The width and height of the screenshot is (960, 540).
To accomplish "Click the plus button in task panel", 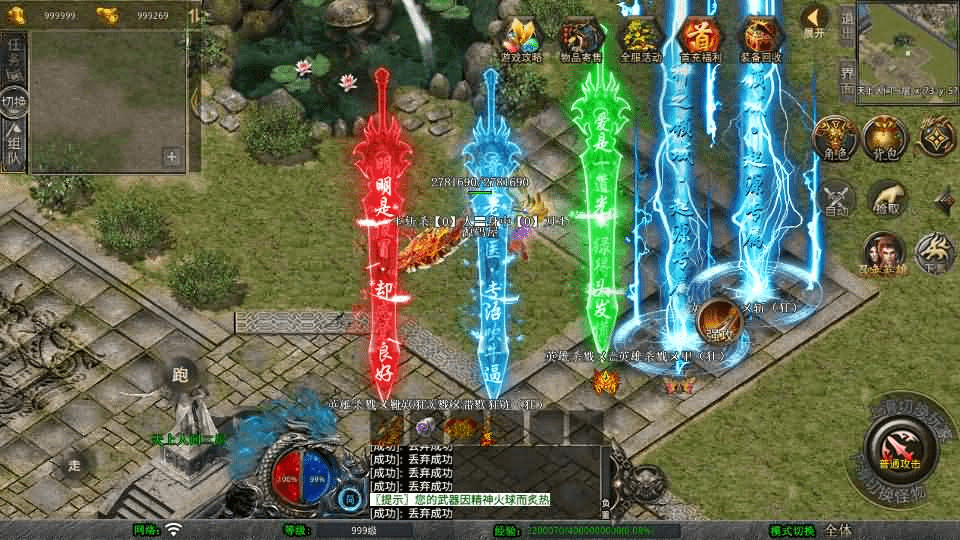I will [172, 156].
